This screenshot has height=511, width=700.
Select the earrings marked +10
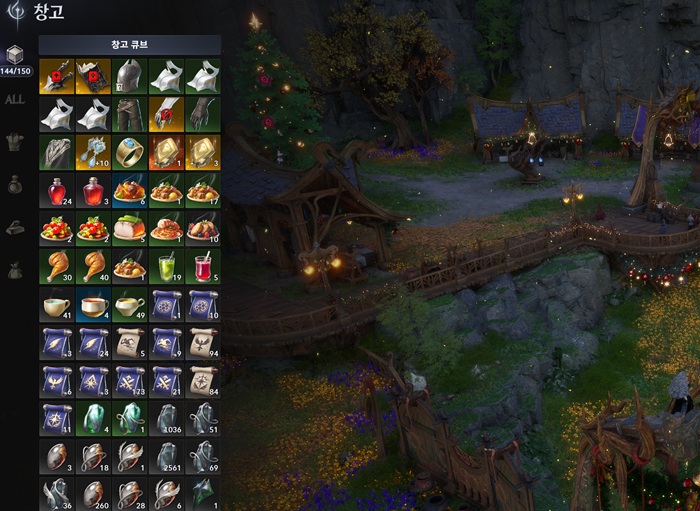point(93,152)
